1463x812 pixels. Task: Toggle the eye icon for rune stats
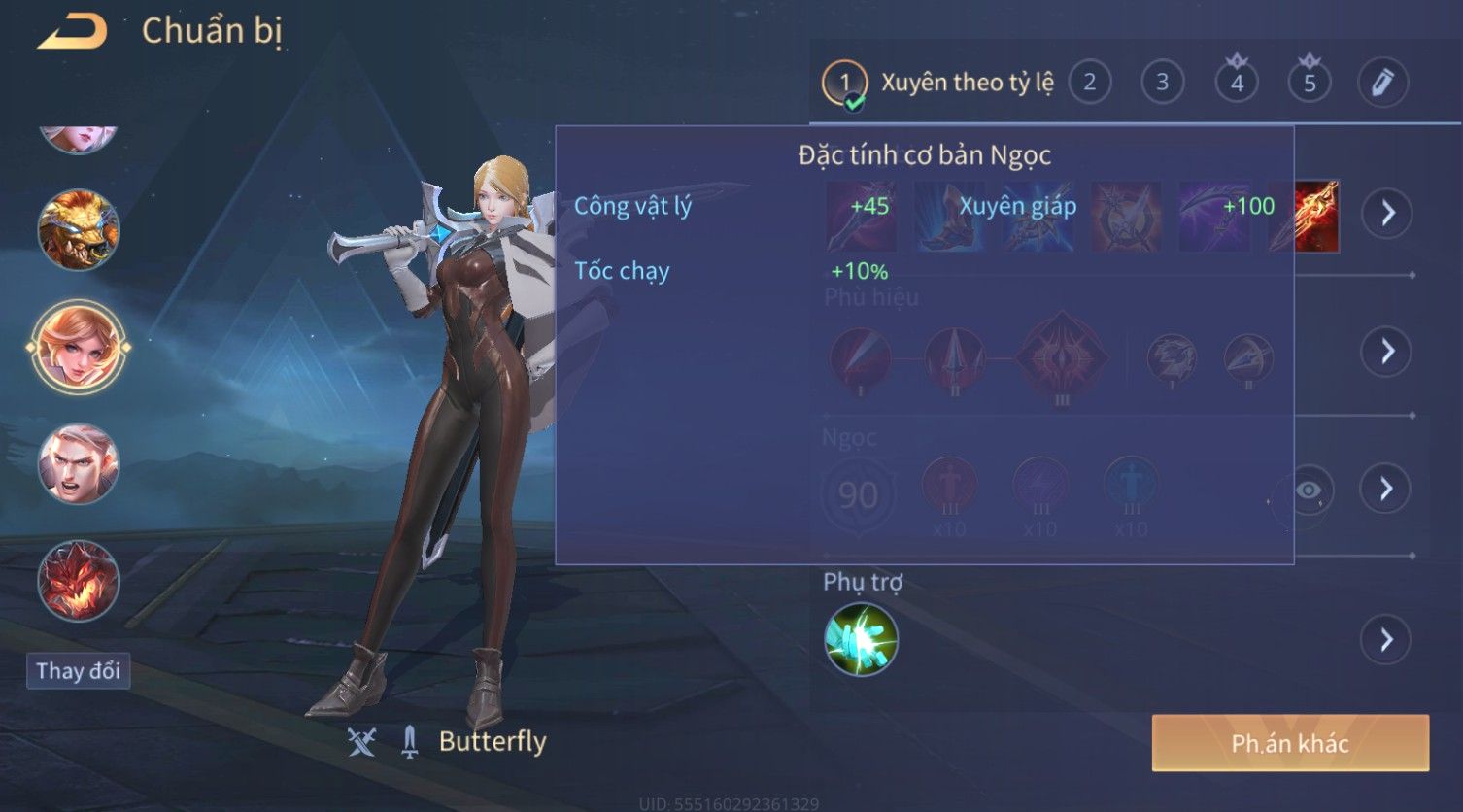point(1308,491)
